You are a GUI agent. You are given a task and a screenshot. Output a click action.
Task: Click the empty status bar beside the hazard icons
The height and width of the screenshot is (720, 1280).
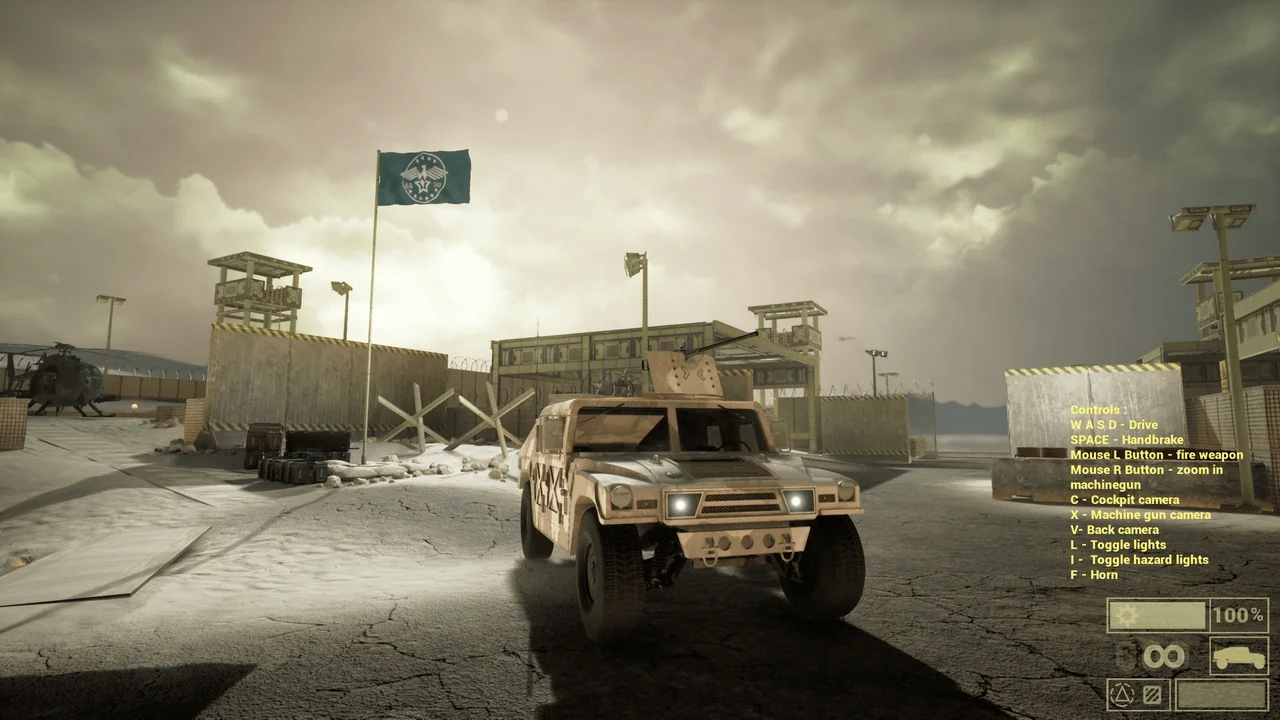[x=1223, y=694]
